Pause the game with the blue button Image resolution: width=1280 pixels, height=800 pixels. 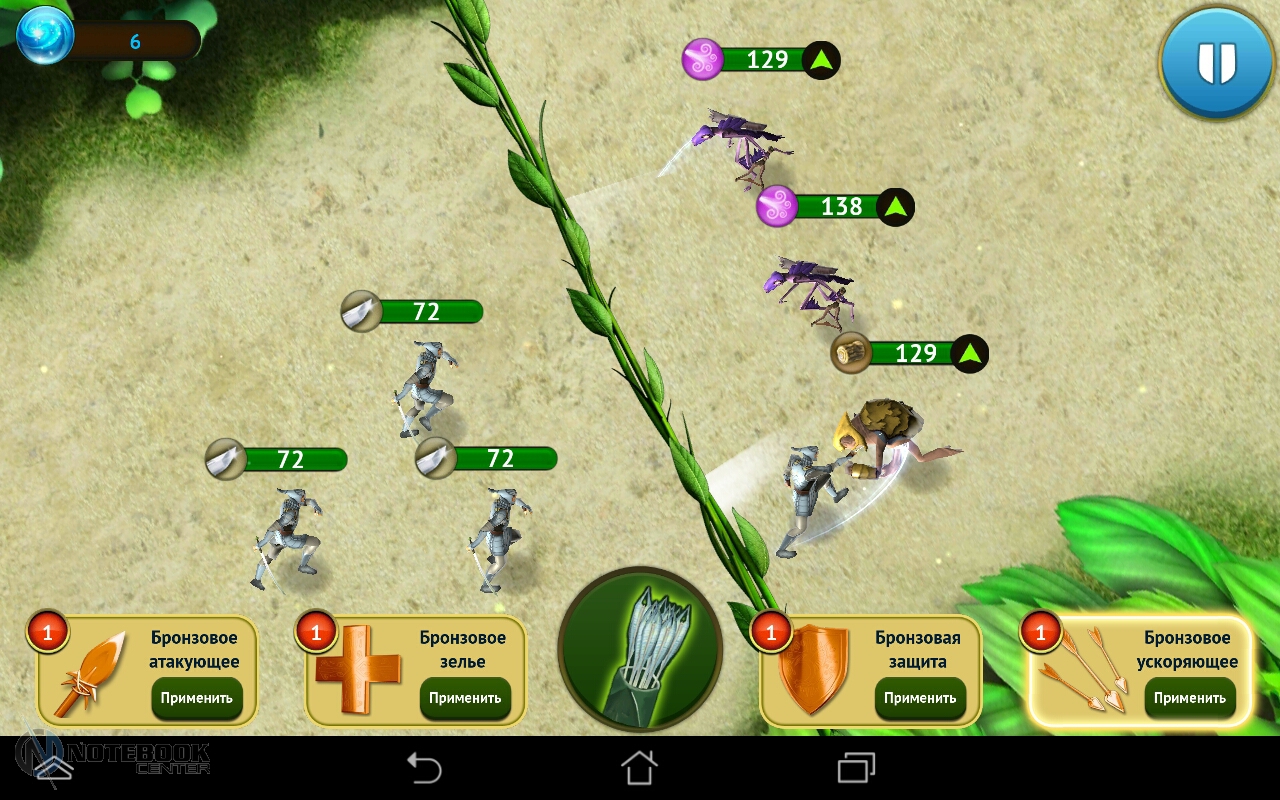pyautogui.click(x=1216, y=63)
